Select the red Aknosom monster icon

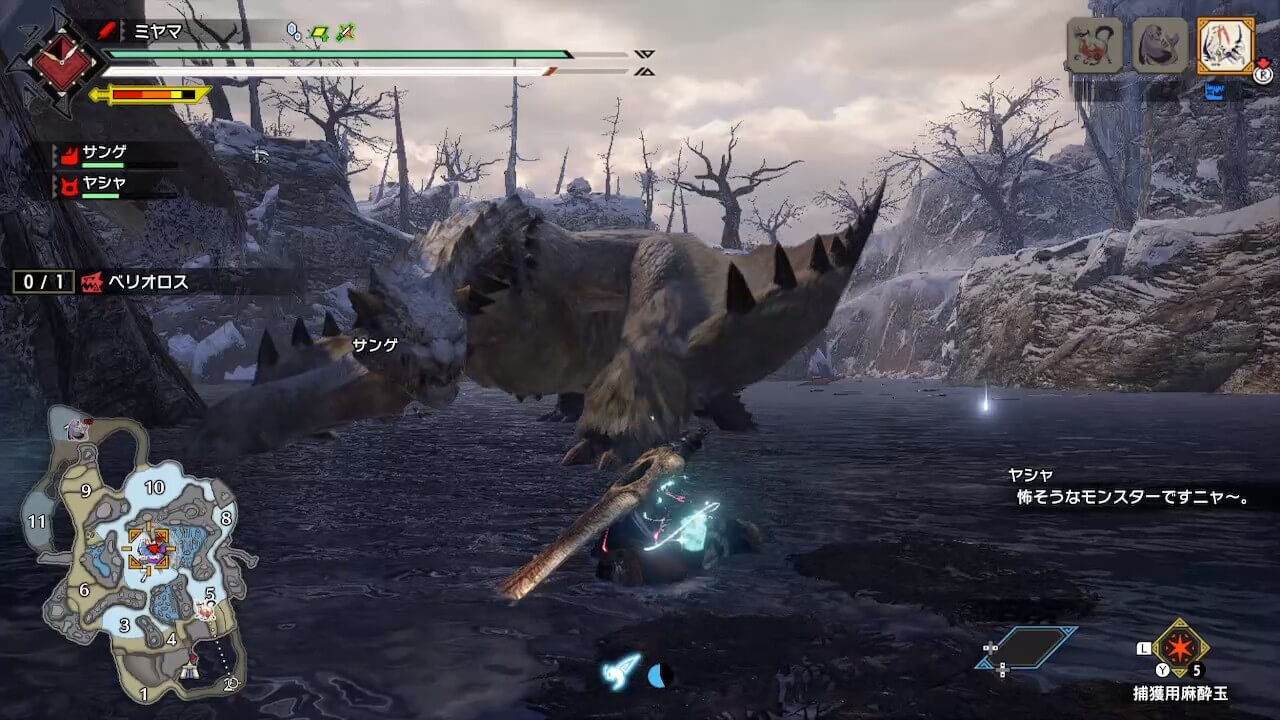1094,45
